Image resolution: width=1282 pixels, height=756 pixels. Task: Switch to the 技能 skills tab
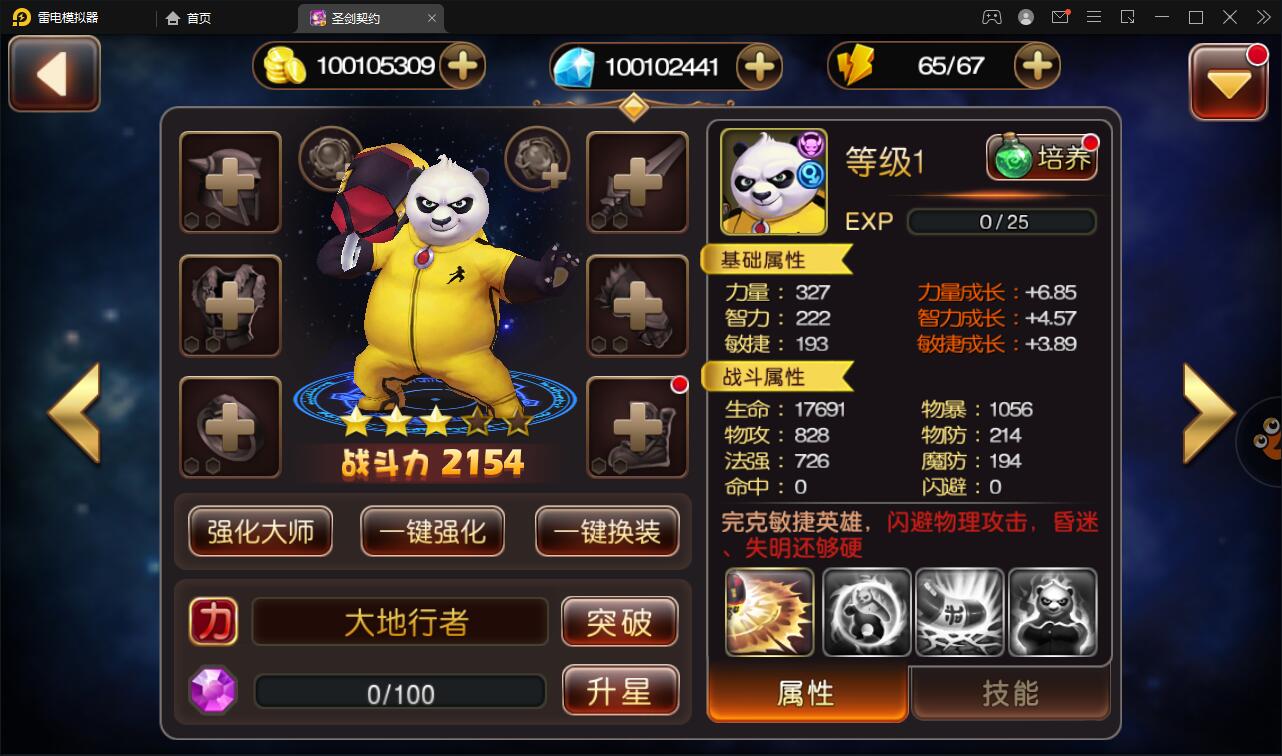[x=1010, y=694]
